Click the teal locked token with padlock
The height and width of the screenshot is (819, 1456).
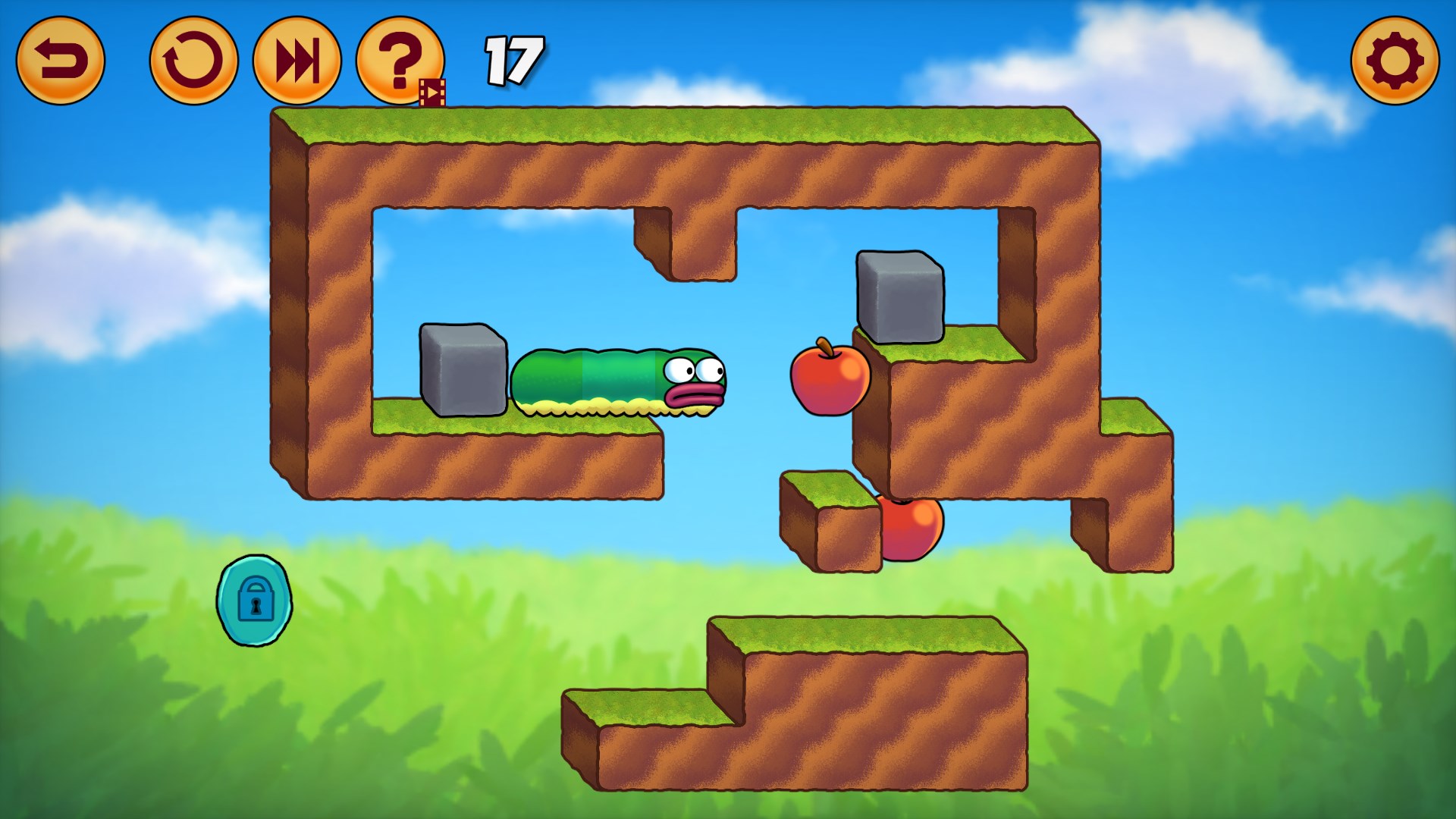pos(255,601)
